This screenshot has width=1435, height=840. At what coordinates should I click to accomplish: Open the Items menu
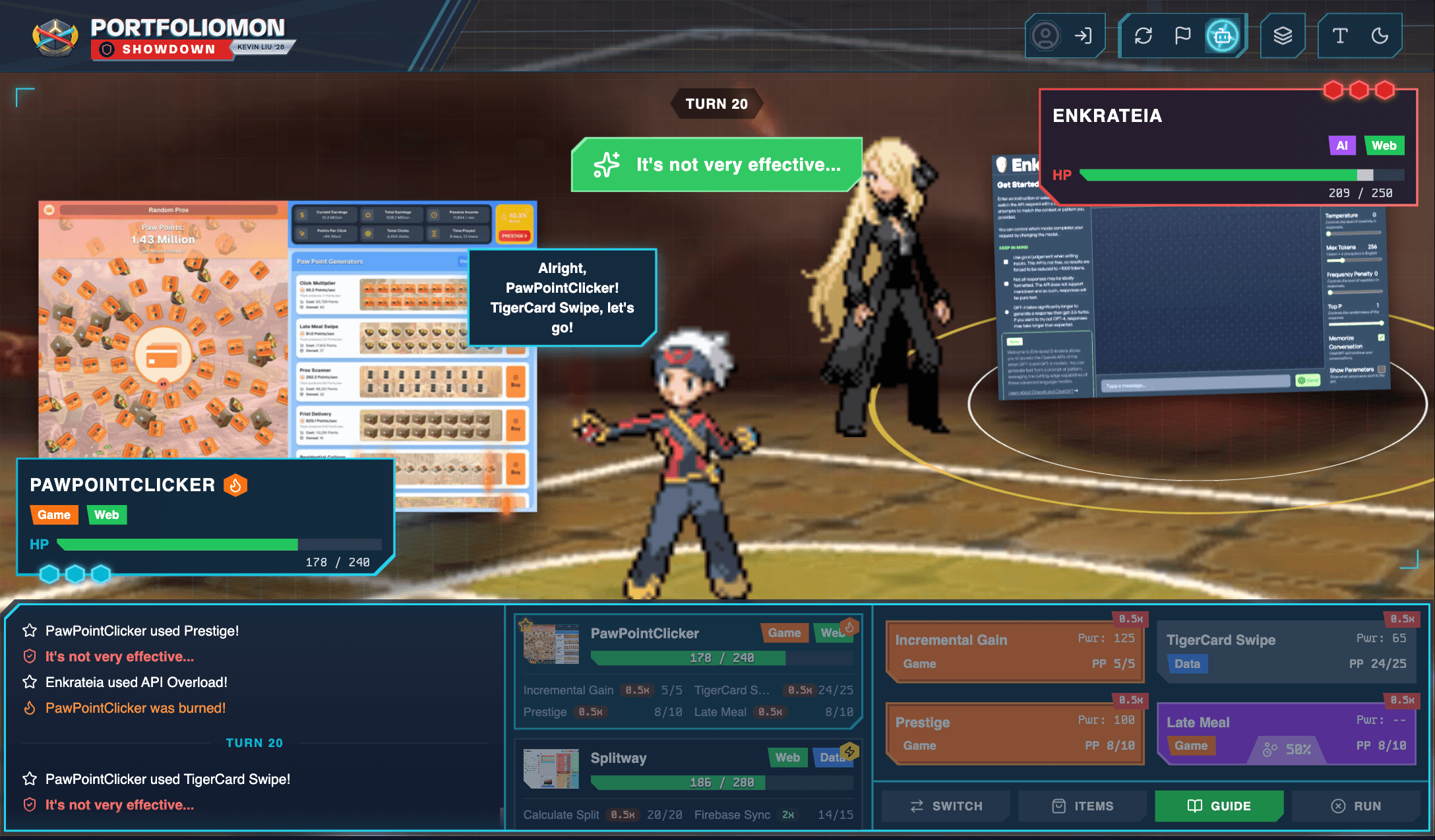click(x=1083, y=806)
